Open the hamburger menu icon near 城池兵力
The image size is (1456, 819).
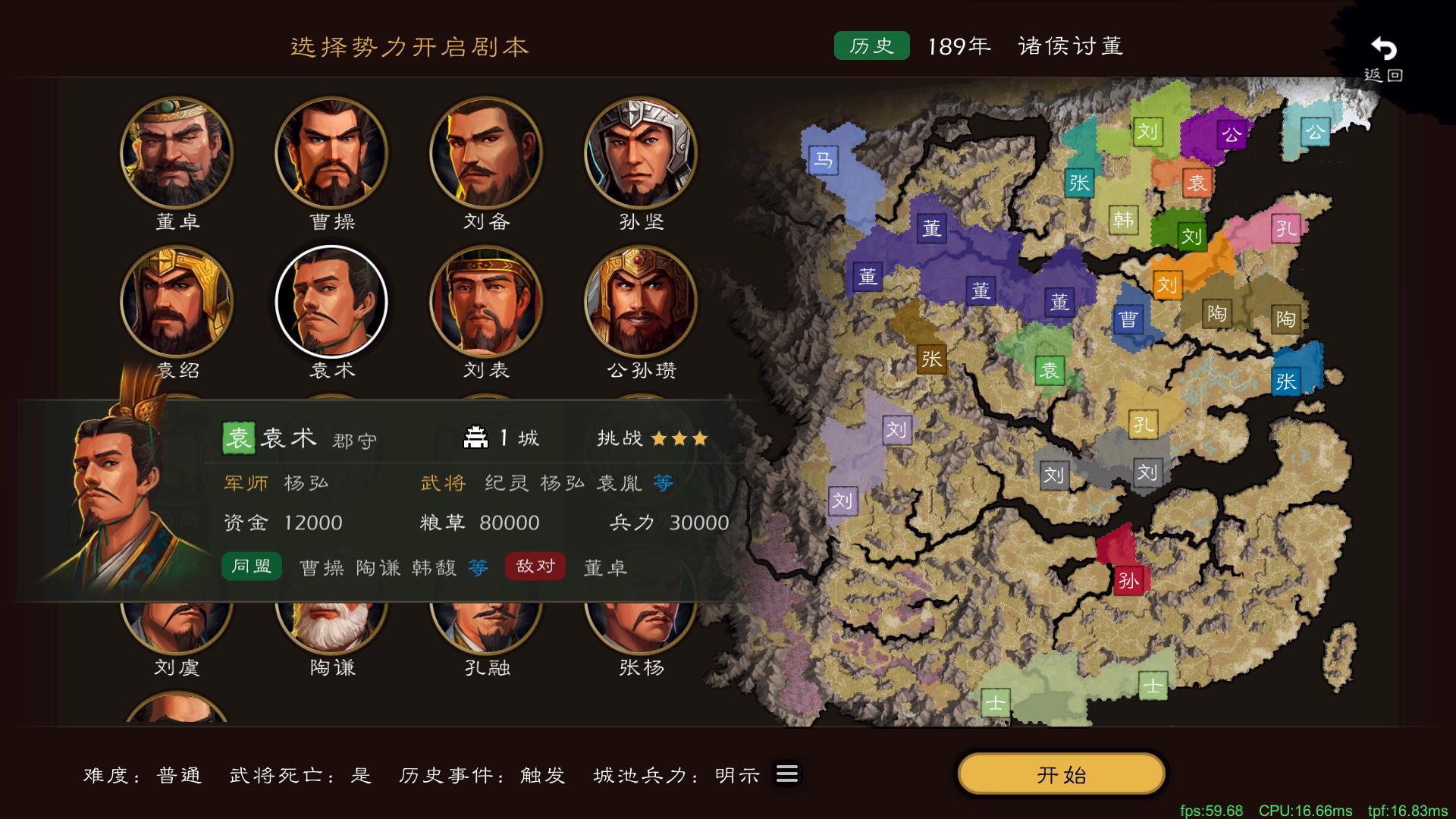786,774
